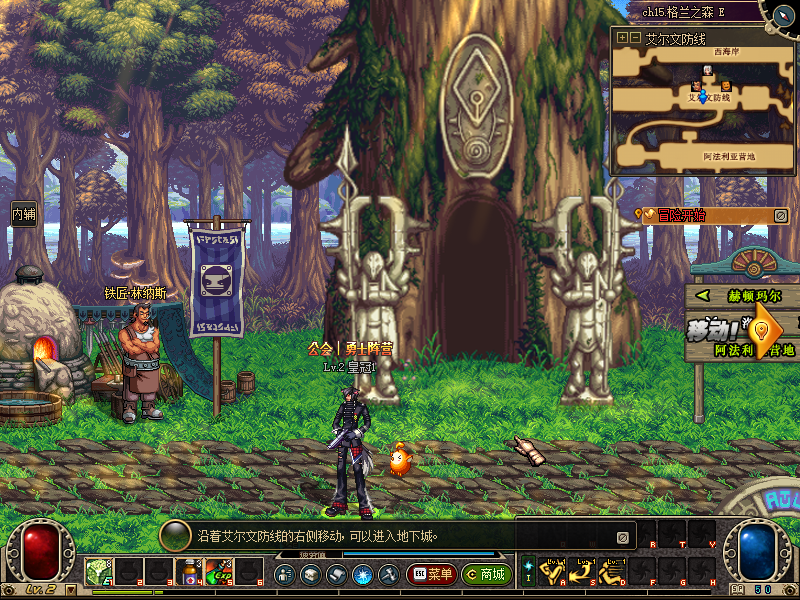The image size is (800, 600).
Task: Click the 艾尔文防线 minimap
Action: [x=702, y=110]
